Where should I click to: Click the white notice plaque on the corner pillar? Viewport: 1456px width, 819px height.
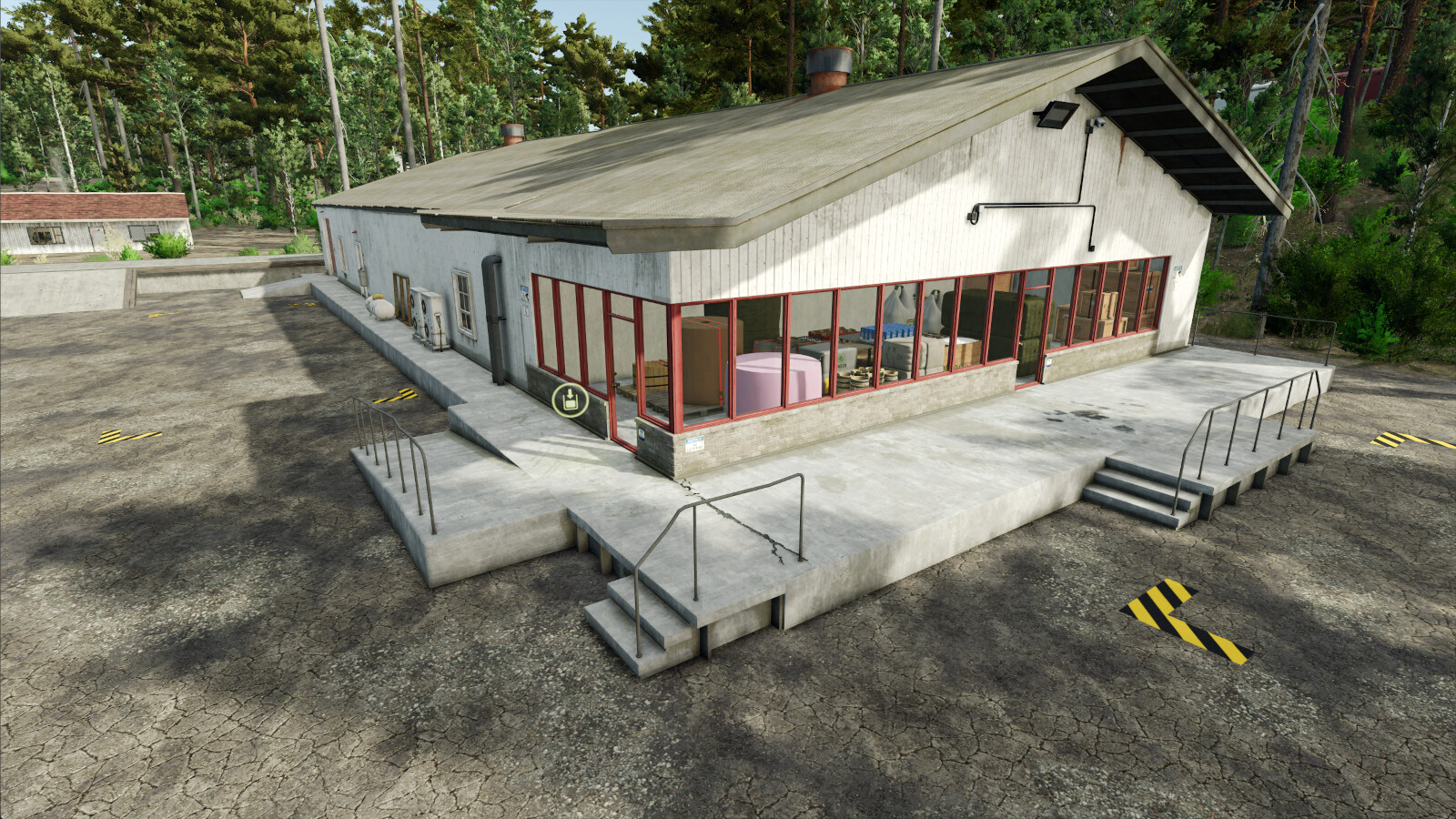coord(694,441)
